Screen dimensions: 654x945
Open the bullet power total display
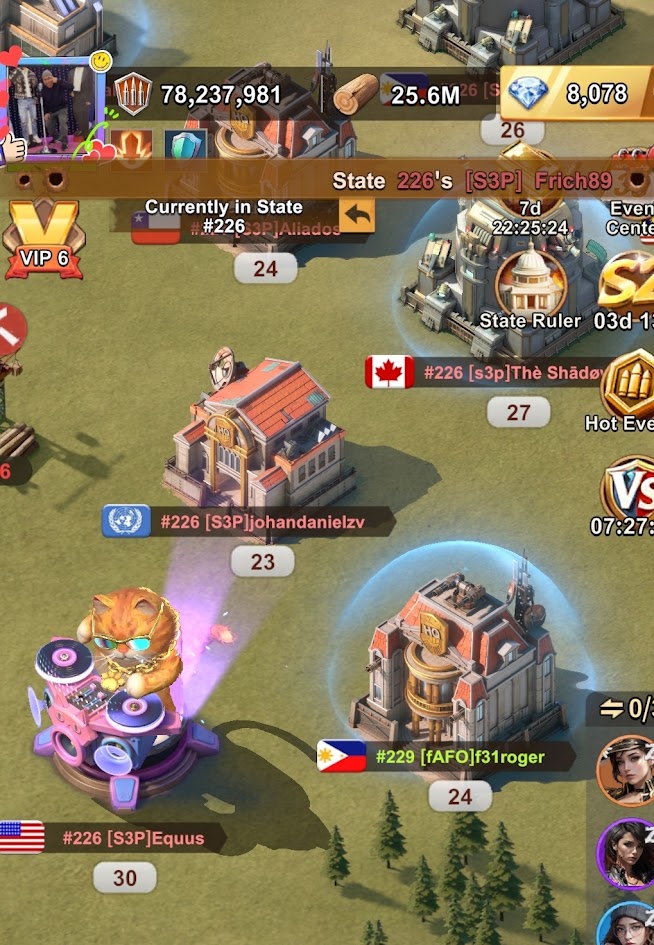pyautogui.click(x=200, y=94)
